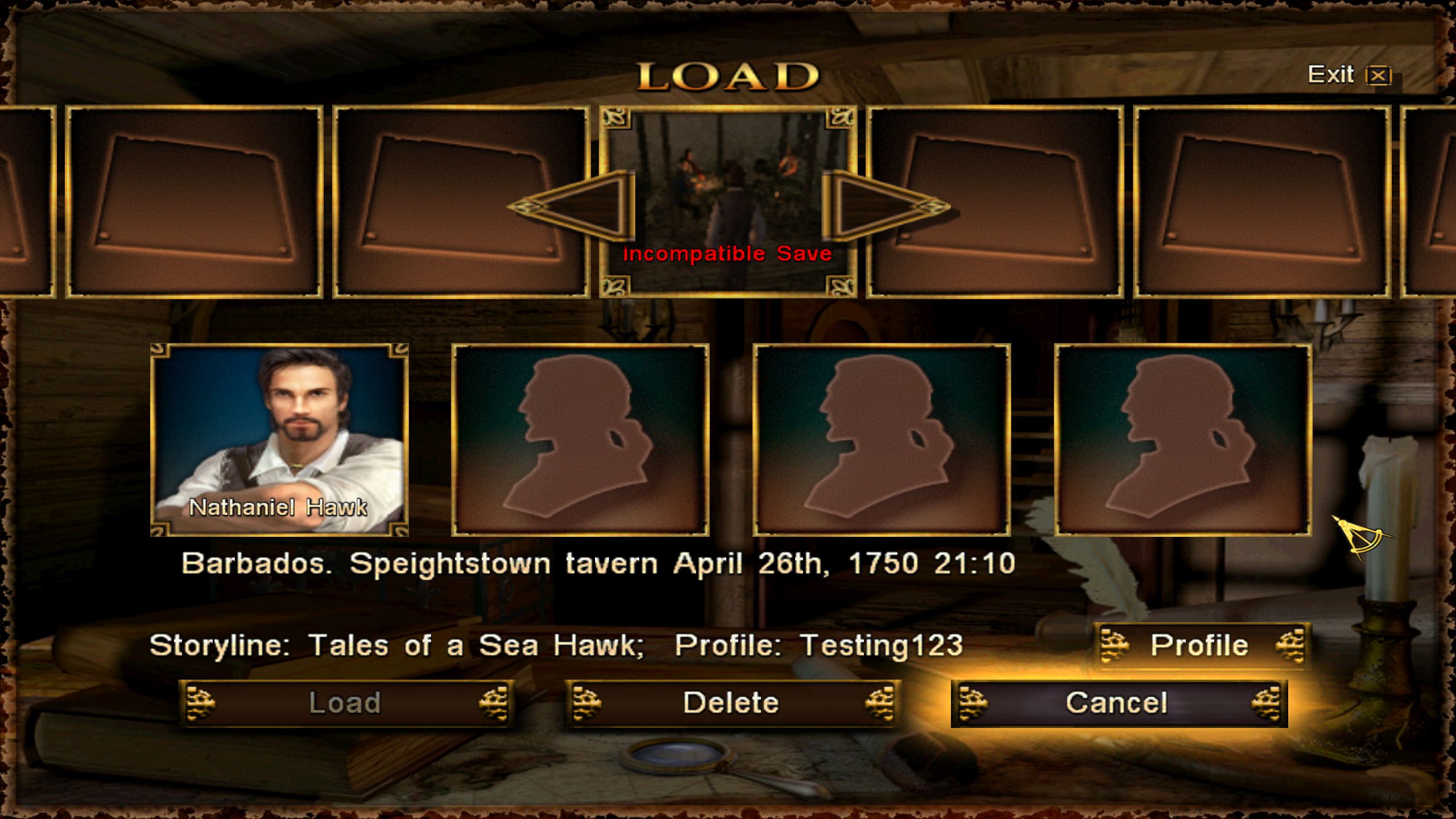
Task: Open the Profile selection
Action: tap(1201, 646)
